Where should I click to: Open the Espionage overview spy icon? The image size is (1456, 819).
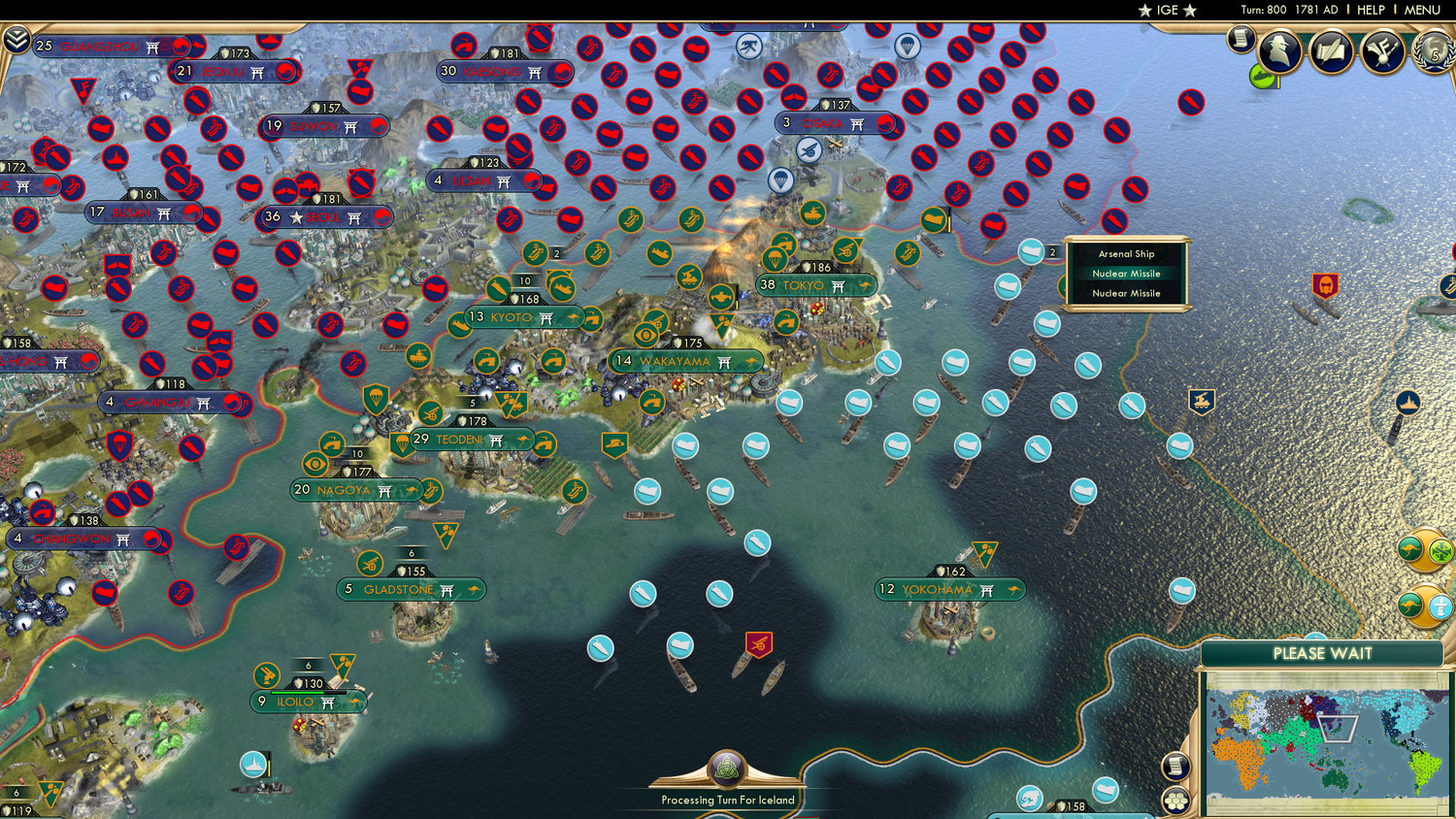coord(1279,50)
